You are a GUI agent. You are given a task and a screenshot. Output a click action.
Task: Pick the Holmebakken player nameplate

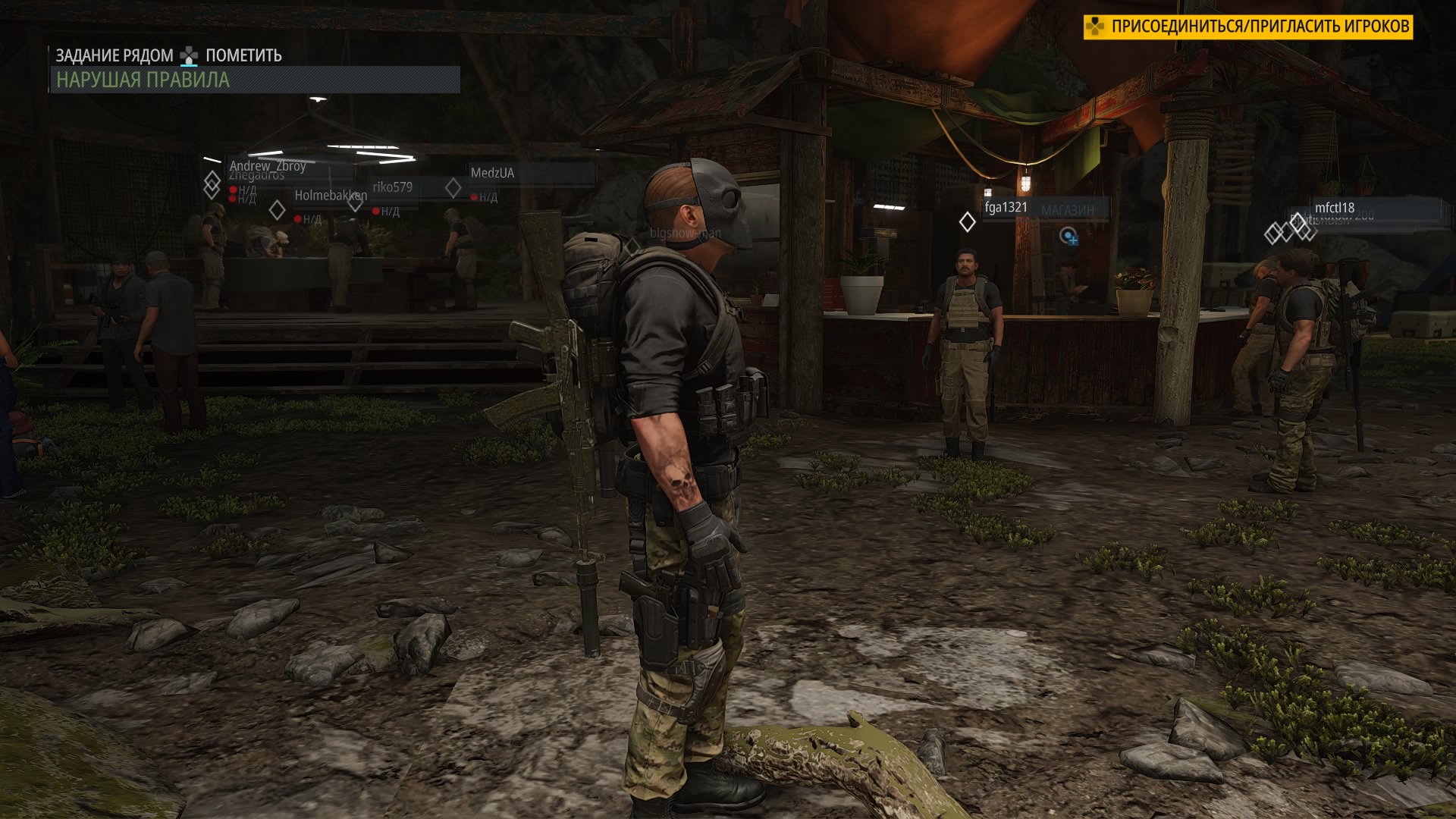point(330,195)
